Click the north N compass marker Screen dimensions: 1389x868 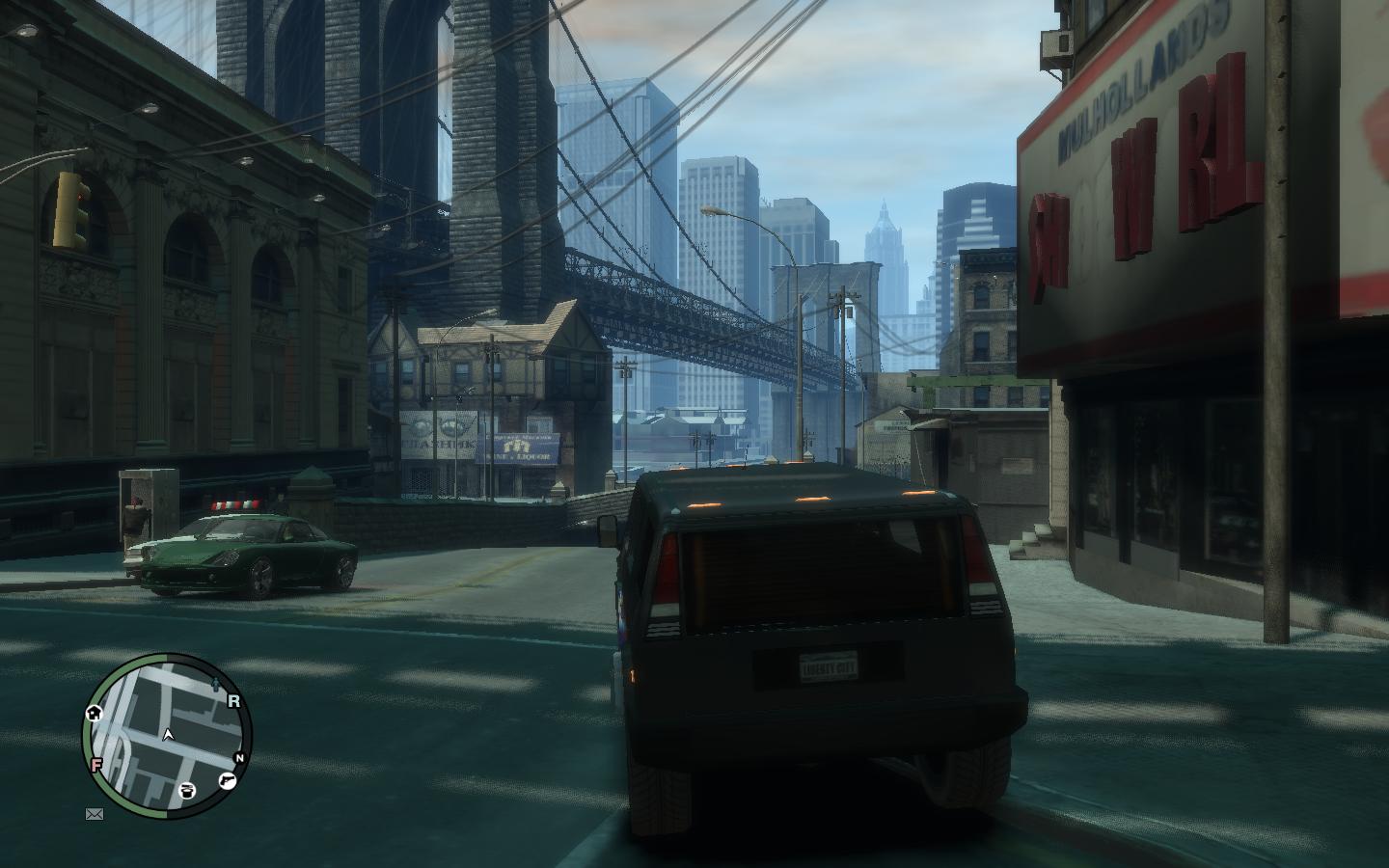coord(239,758)
